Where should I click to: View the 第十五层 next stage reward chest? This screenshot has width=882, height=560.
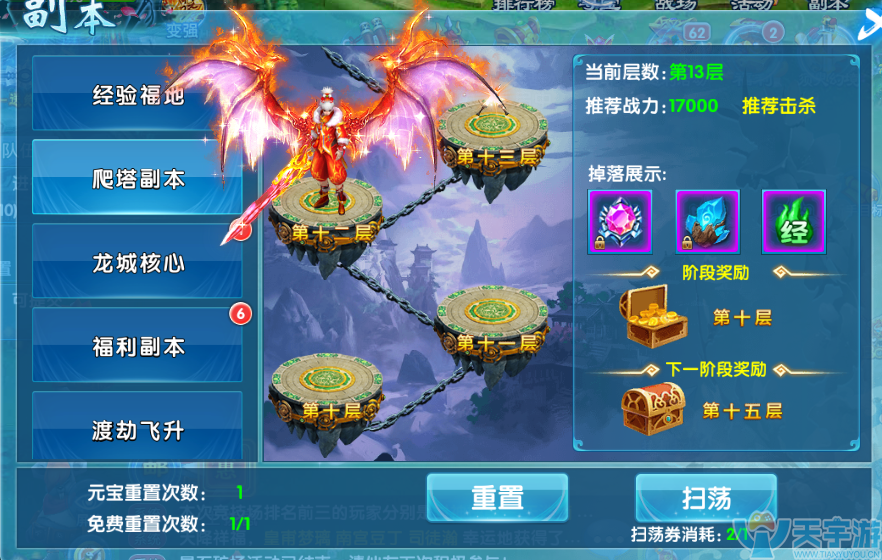click(x=653, y=408)
